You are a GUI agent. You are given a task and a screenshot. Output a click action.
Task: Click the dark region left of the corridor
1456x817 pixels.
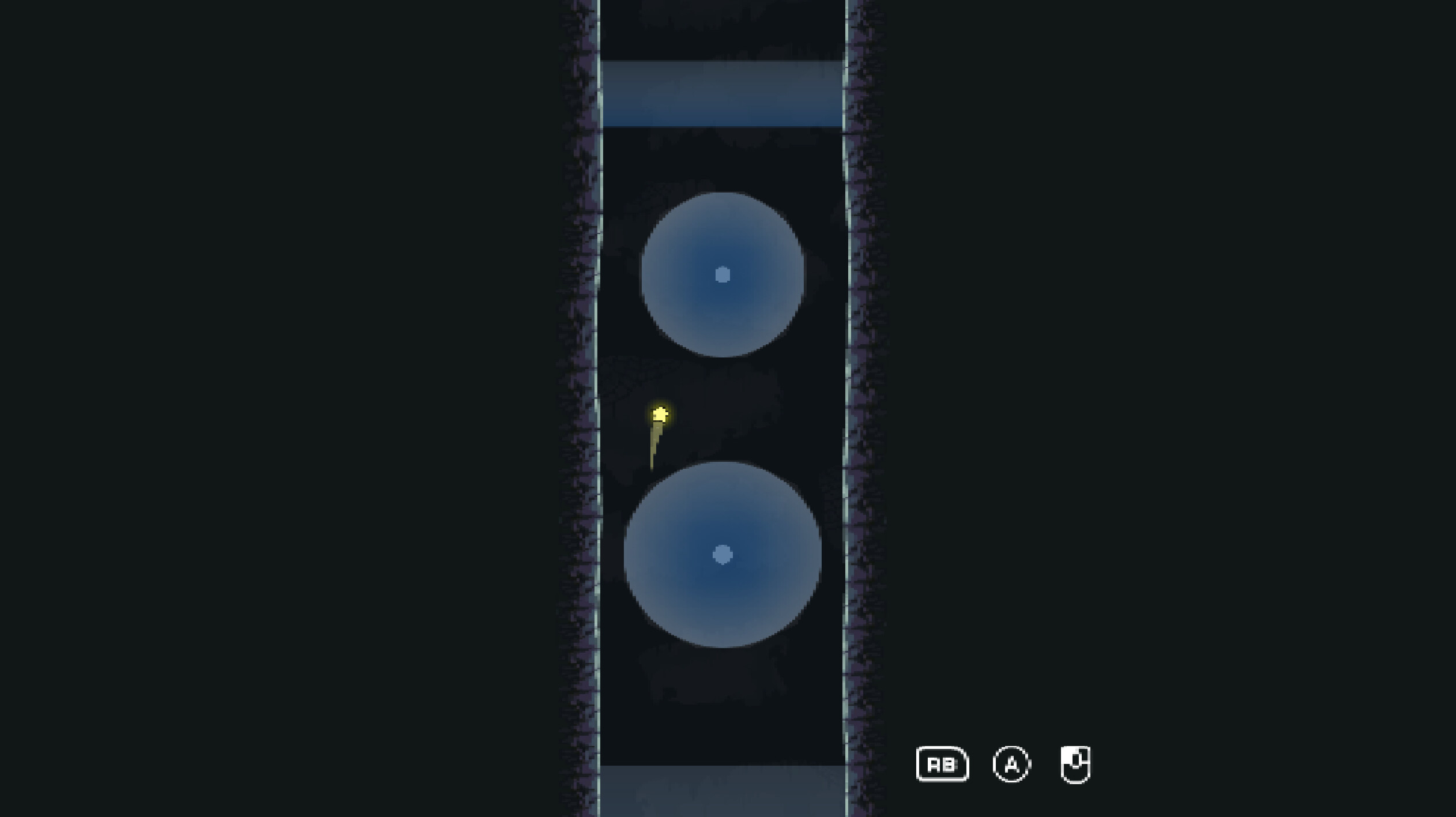click(288, 404)
